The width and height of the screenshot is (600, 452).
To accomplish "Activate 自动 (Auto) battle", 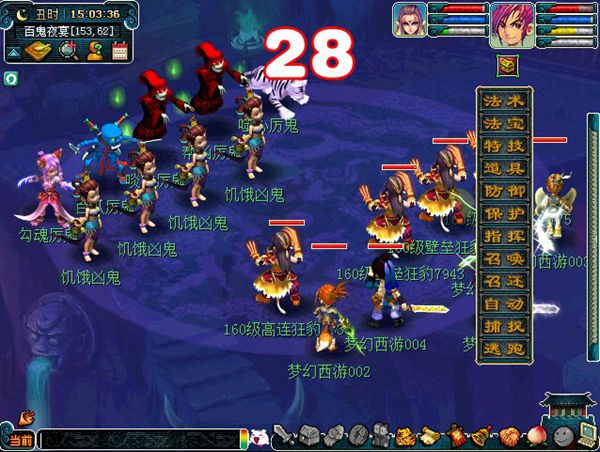I will pos(504,301).
